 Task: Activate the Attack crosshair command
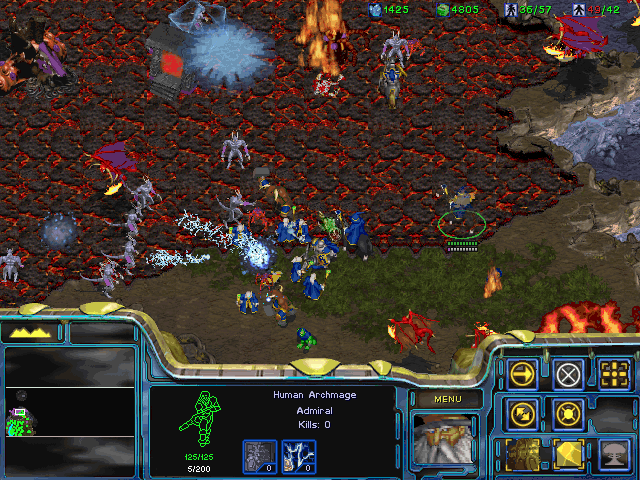(615, 374)
